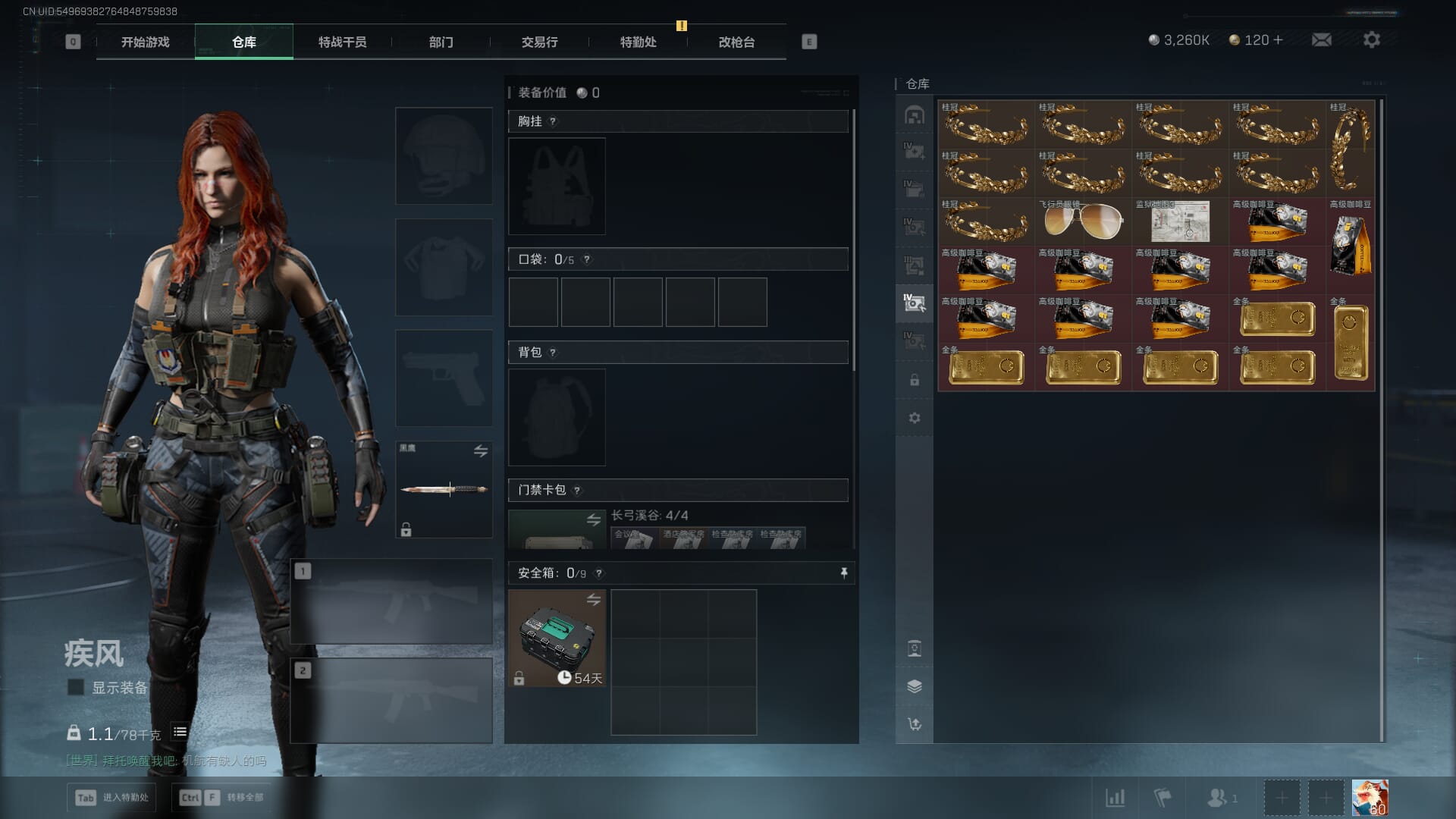Open the stacked layers icon in warehouse sidebar
Image resolution: width=1456 pixels, height=819 pixels.
[x=915, y=686]
